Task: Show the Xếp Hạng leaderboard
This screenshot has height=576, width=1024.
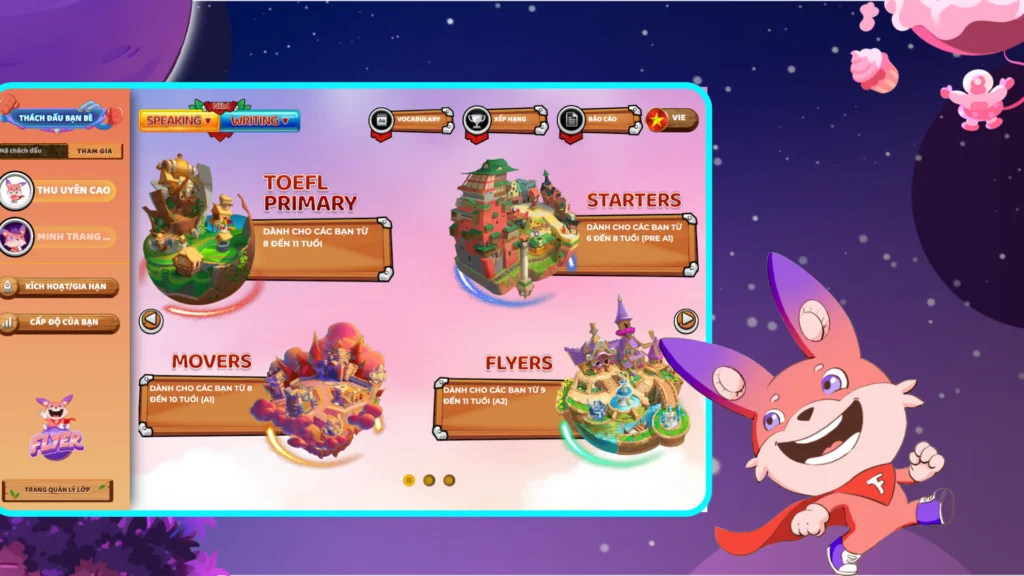Action: click(505, 120)
